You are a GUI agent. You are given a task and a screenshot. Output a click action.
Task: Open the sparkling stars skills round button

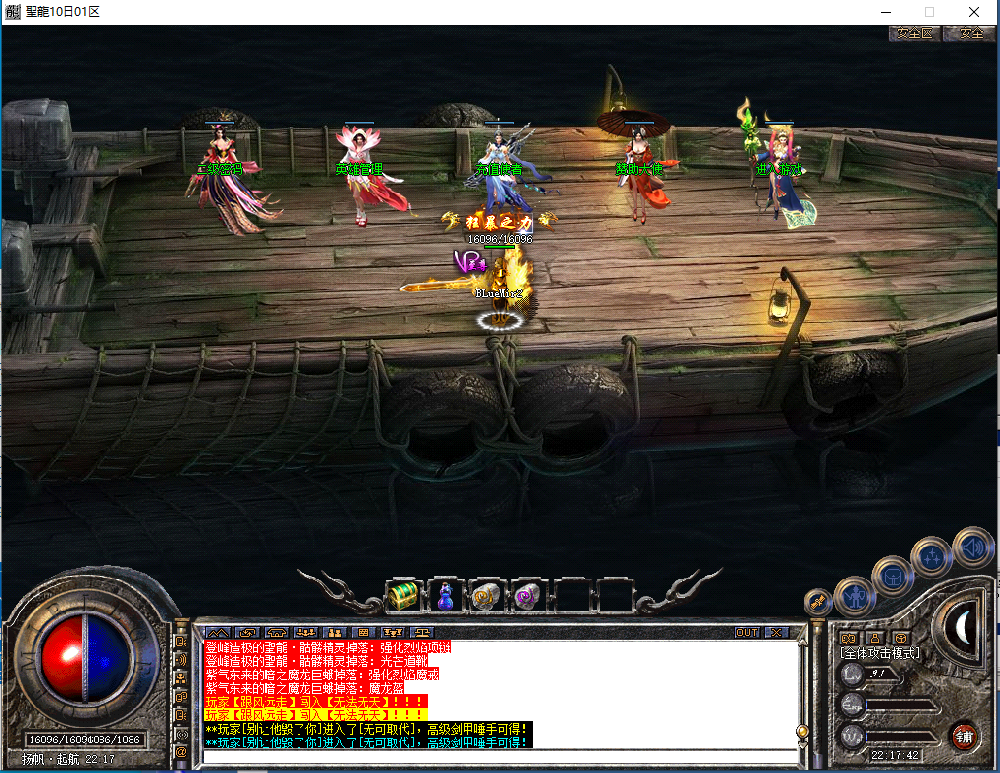[933, 557]
